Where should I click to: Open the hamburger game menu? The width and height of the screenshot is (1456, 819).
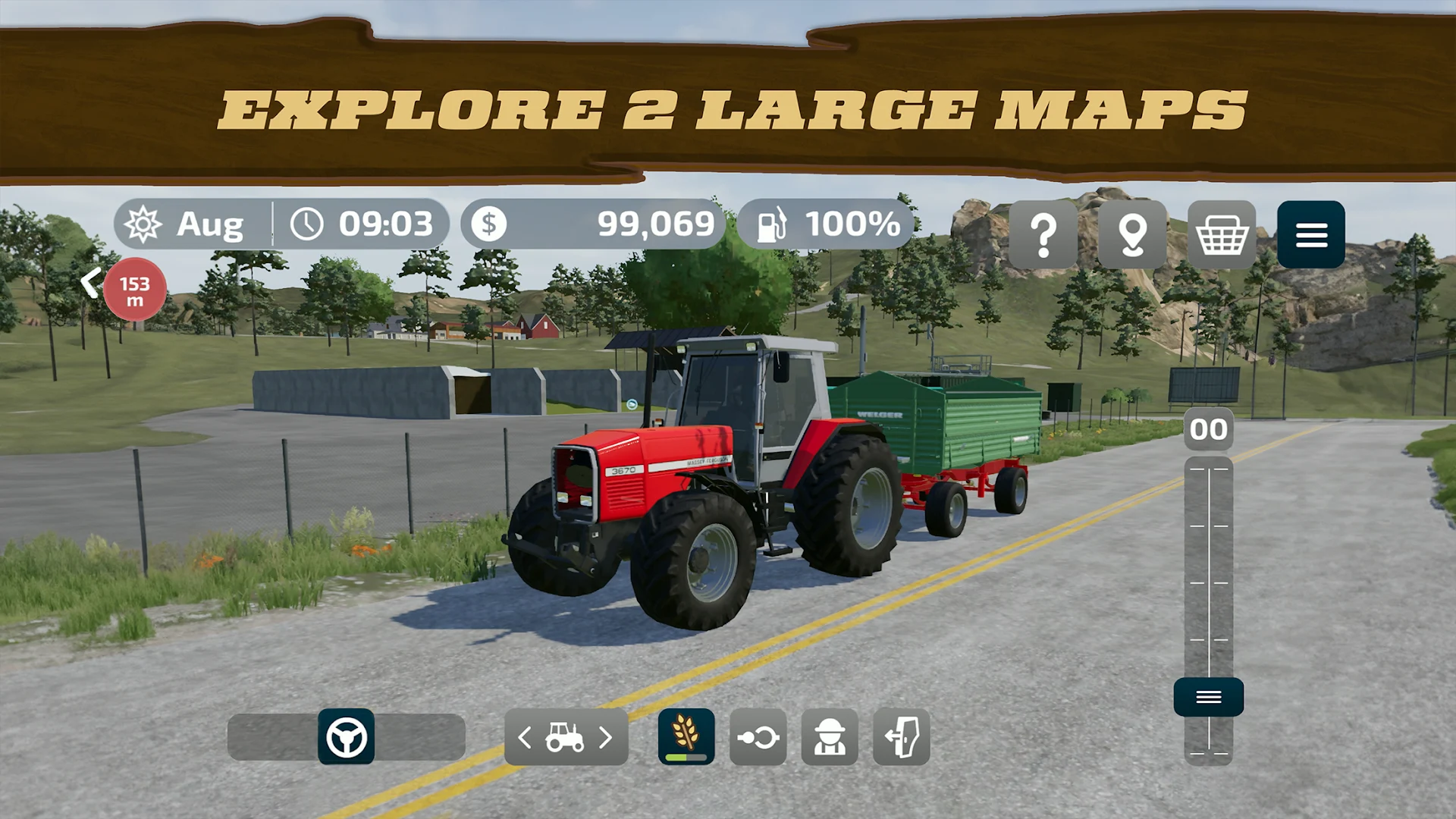click(x=1310, y=236)
